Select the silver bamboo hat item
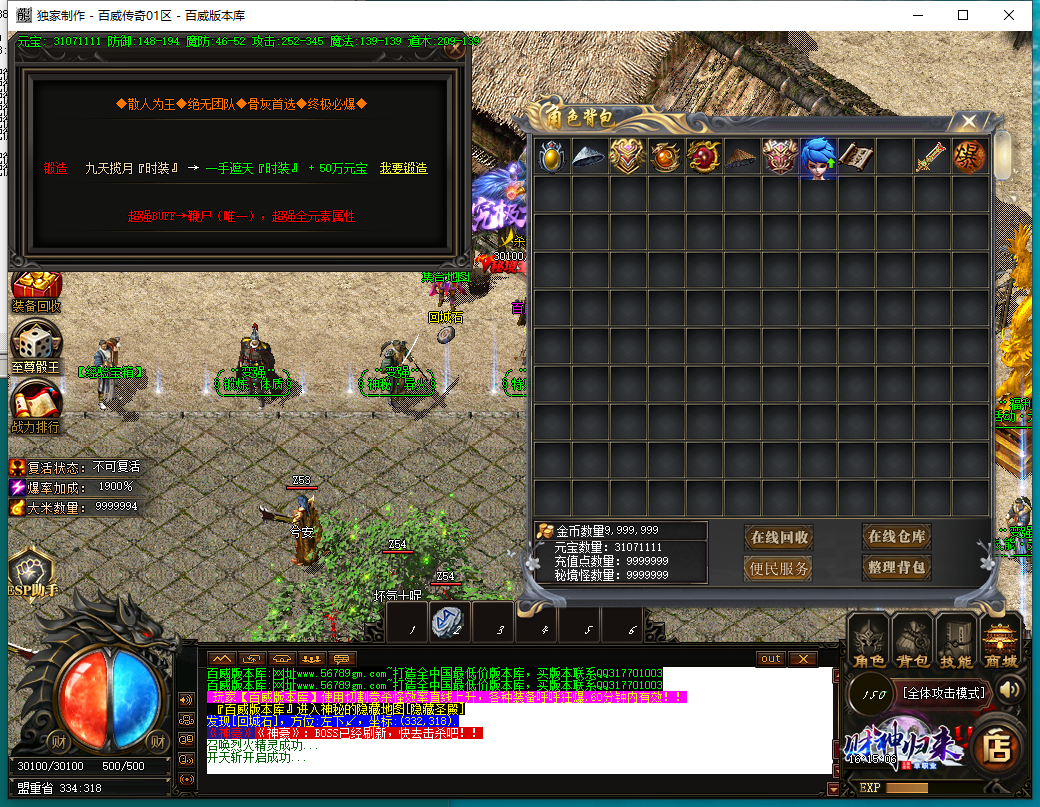The width and height of the screenshot is (1040, 807). coord(589,158)
